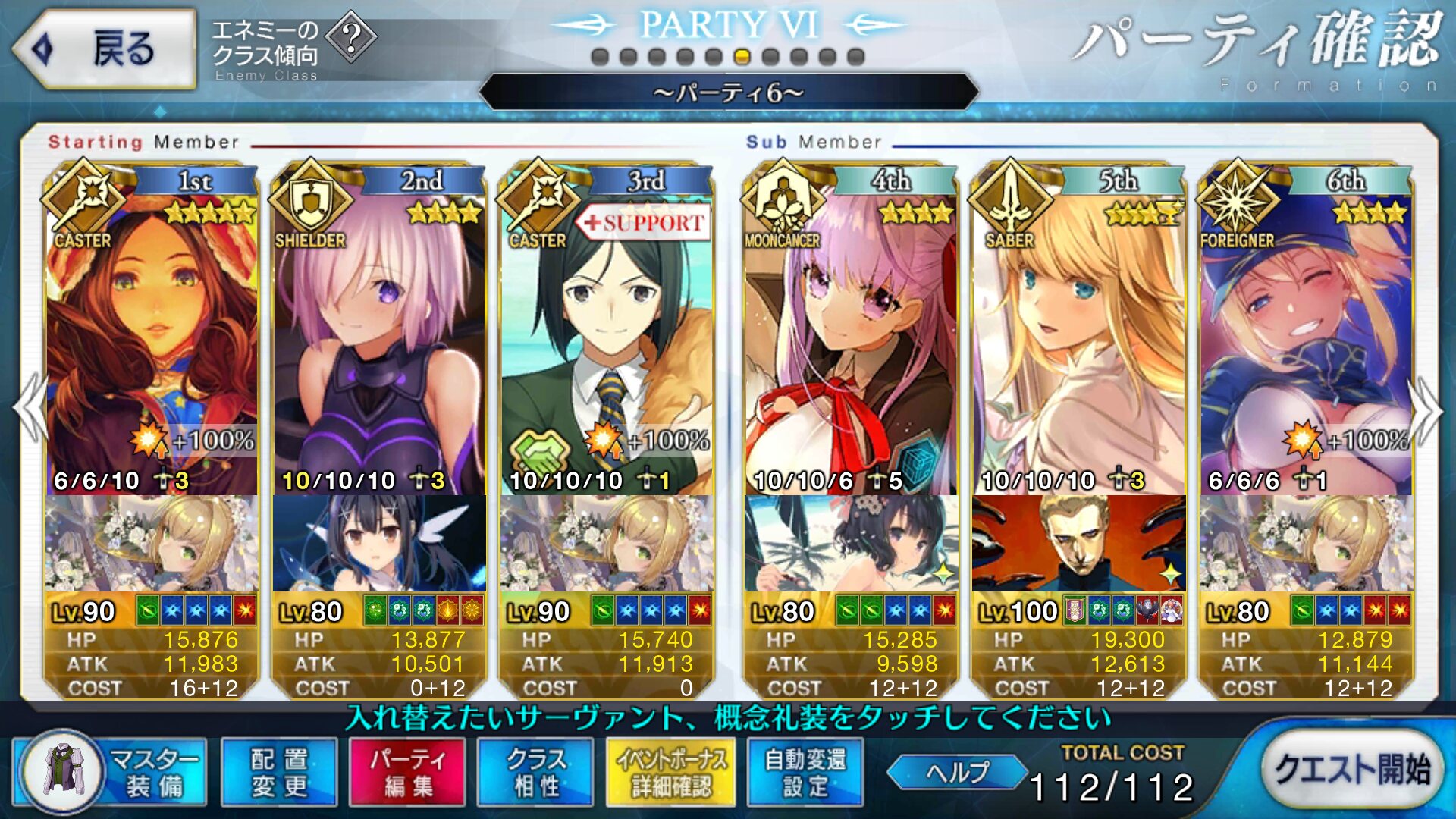
Task: Select the Mooncancer servant in the 4th slot
Action: (x=851, y=334)
